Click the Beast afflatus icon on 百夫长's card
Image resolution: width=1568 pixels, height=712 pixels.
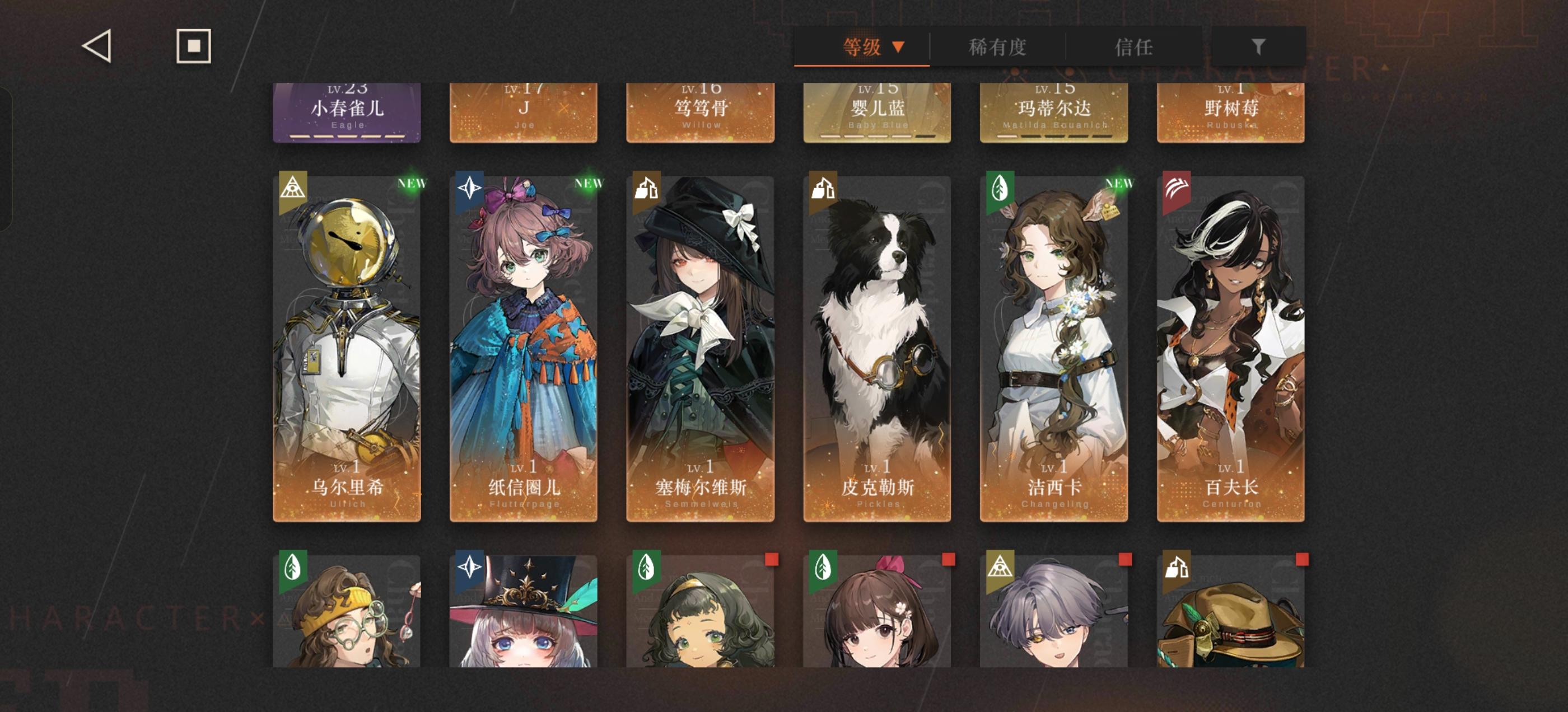point(1177,189)
